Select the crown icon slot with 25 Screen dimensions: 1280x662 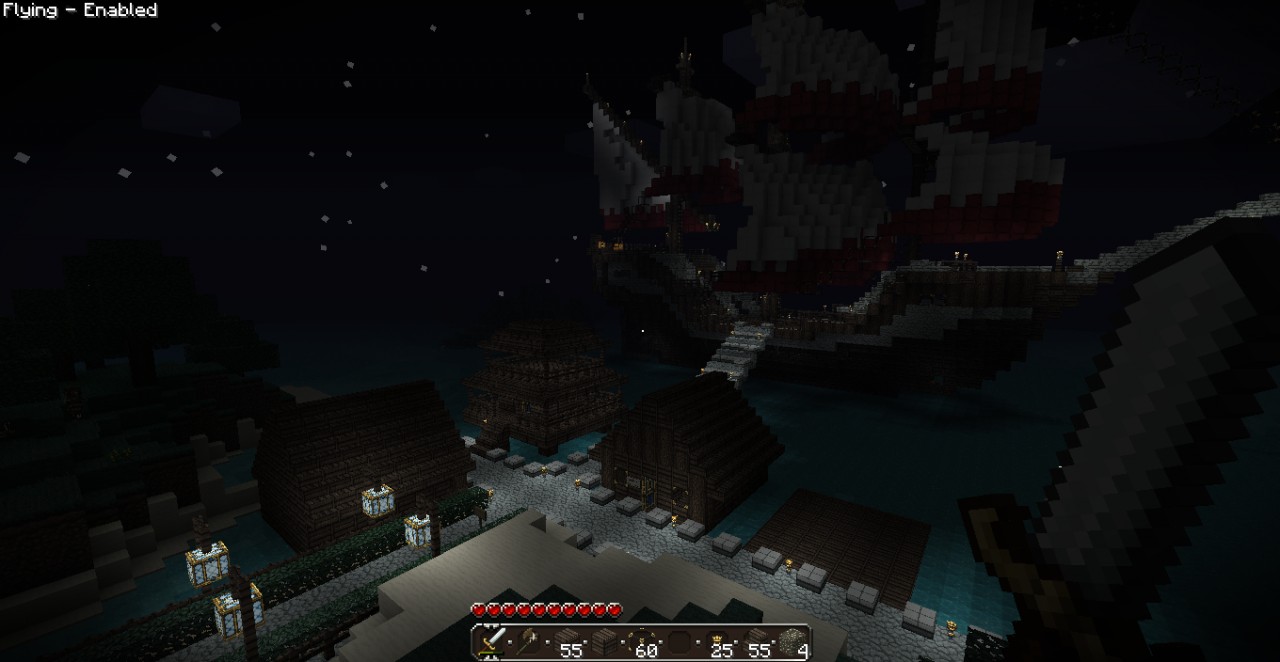[718, 641]
